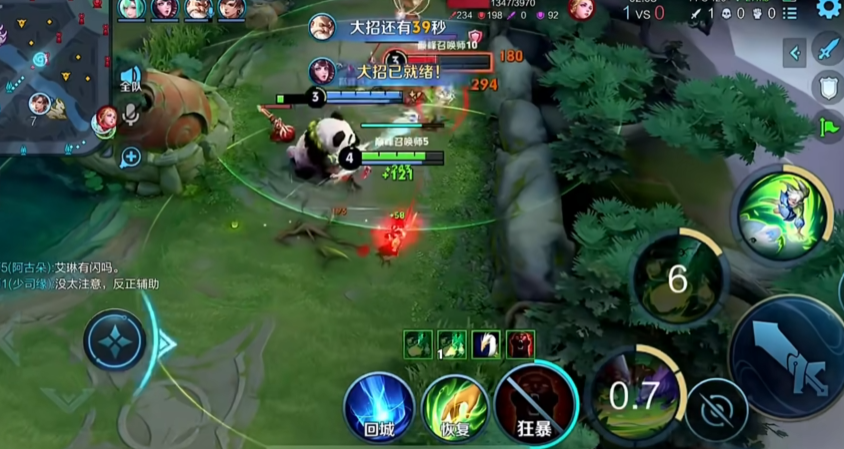Send the white shield retreat signal
The image size is (844, 449).
828,87
